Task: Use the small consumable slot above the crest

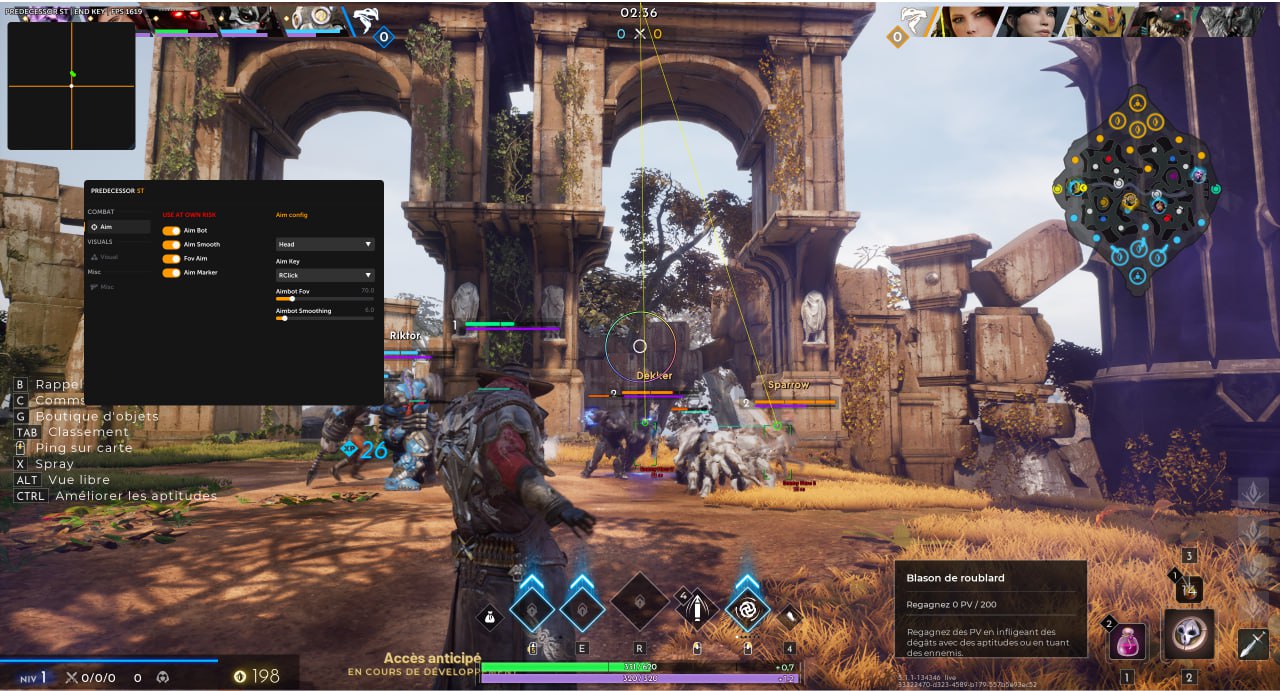Action: pyautogui.click(x=1189, y=590)
